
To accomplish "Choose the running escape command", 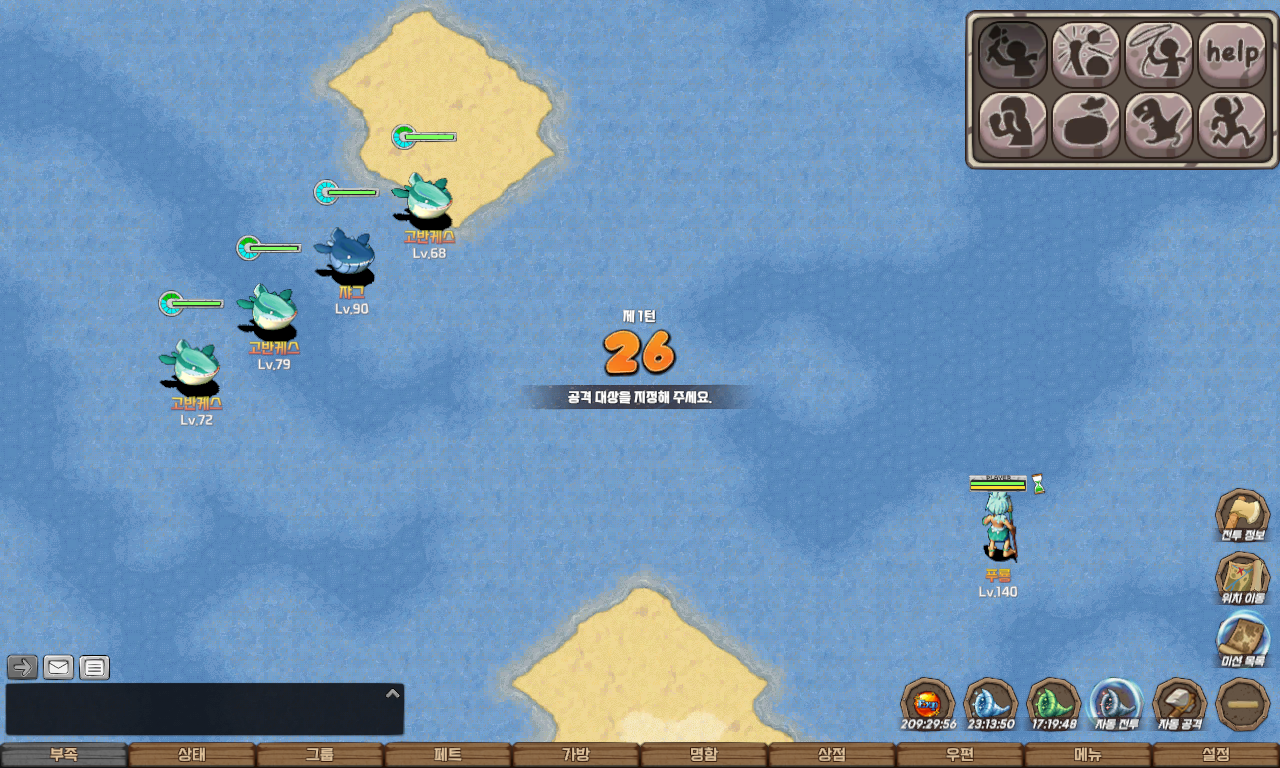I will (x=1231, y=125).
